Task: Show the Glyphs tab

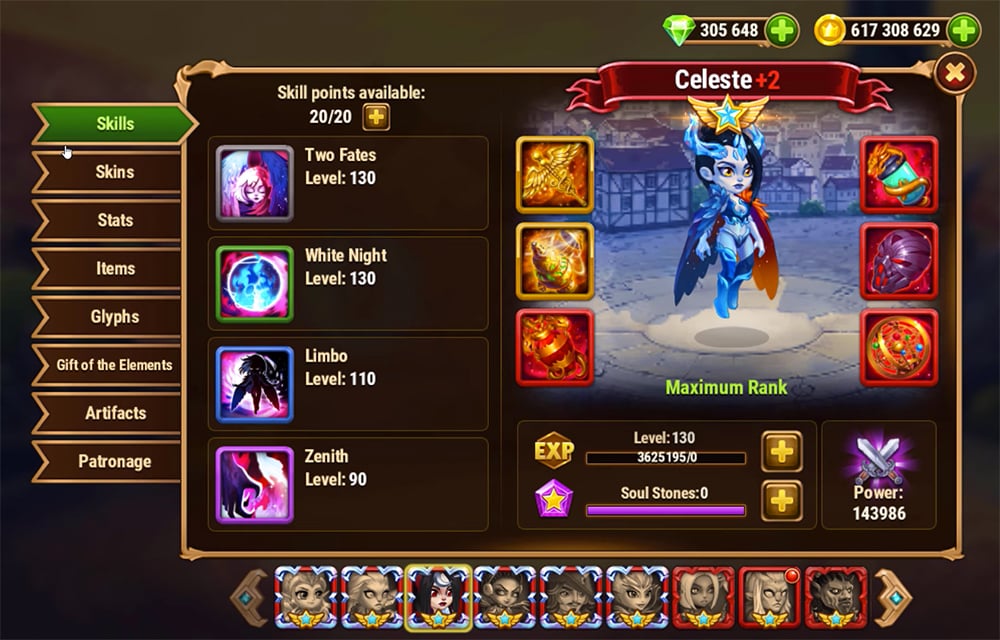Action: click(114, 316)
